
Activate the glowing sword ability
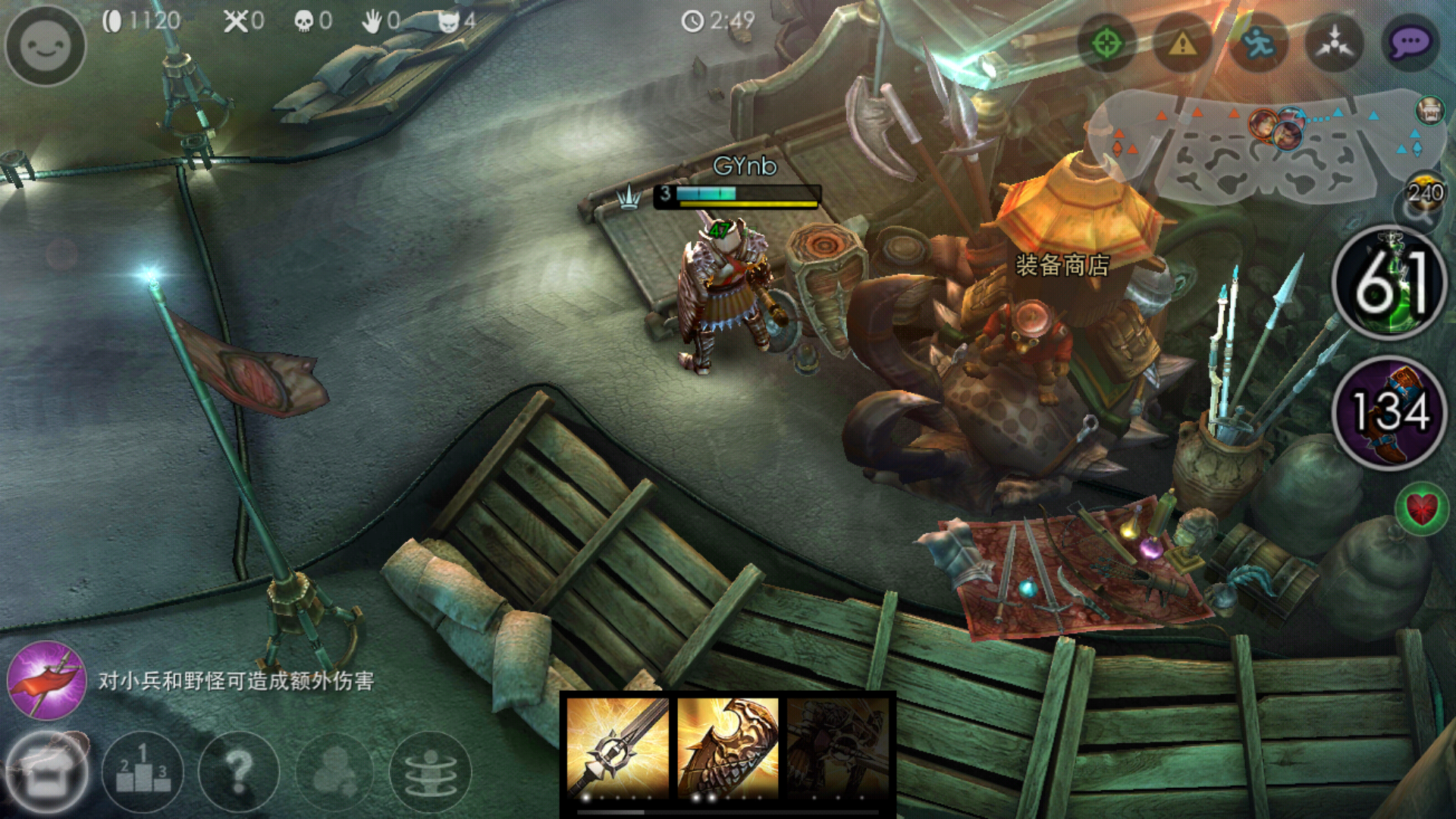617,748
